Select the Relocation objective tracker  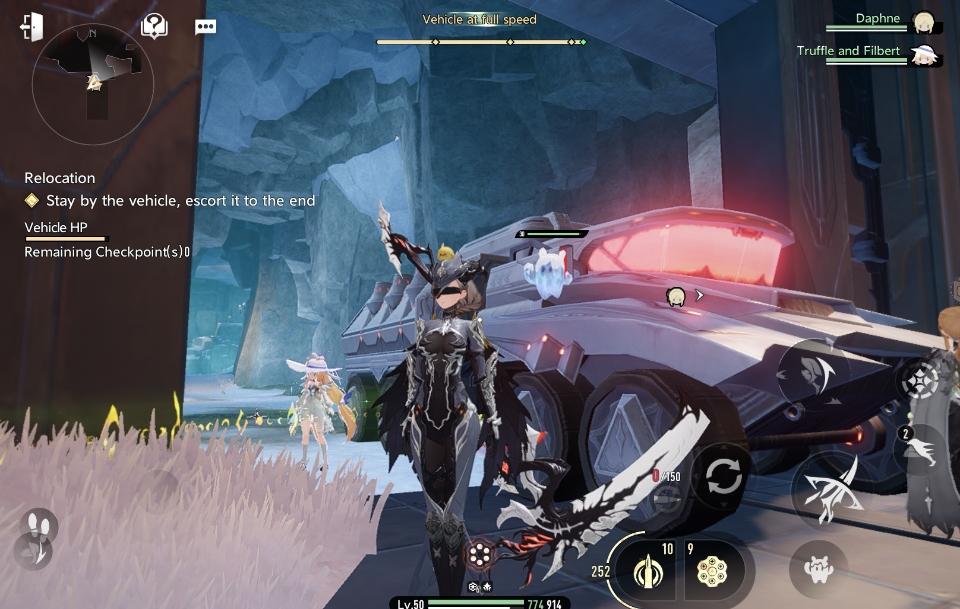point(60,178)
